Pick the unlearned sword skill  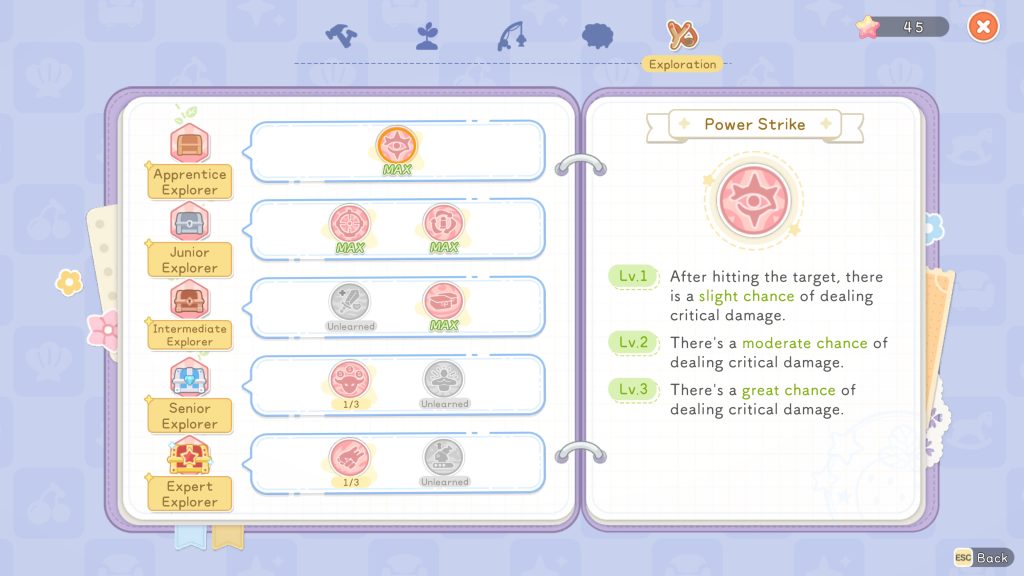(x=350, y=301)
